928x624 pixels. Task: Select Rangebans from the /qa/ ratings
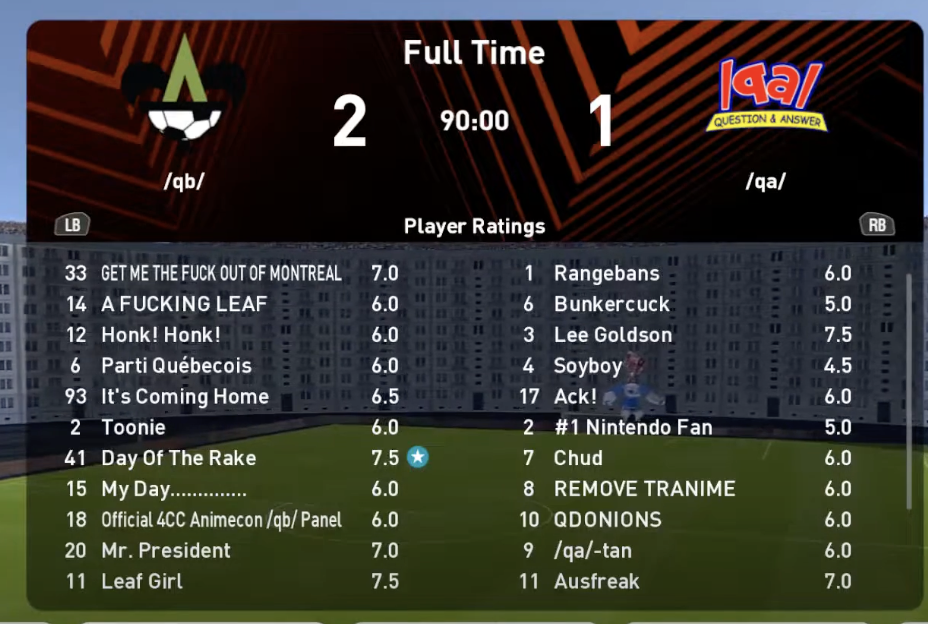pyautogui.click(x=606, y=273)
